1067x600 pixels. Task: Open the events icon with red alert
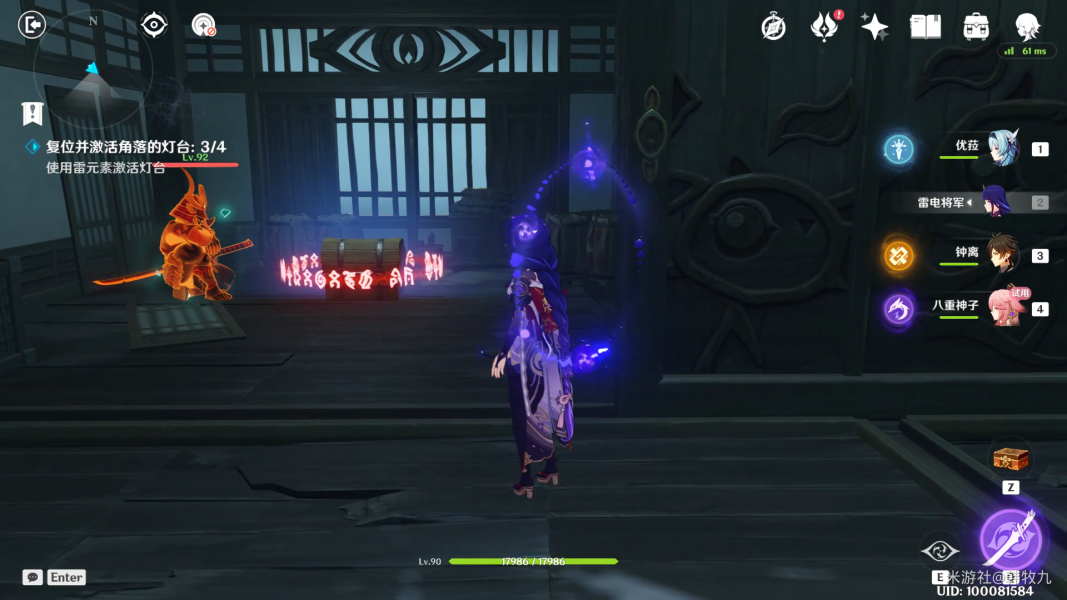click(824, 27)
